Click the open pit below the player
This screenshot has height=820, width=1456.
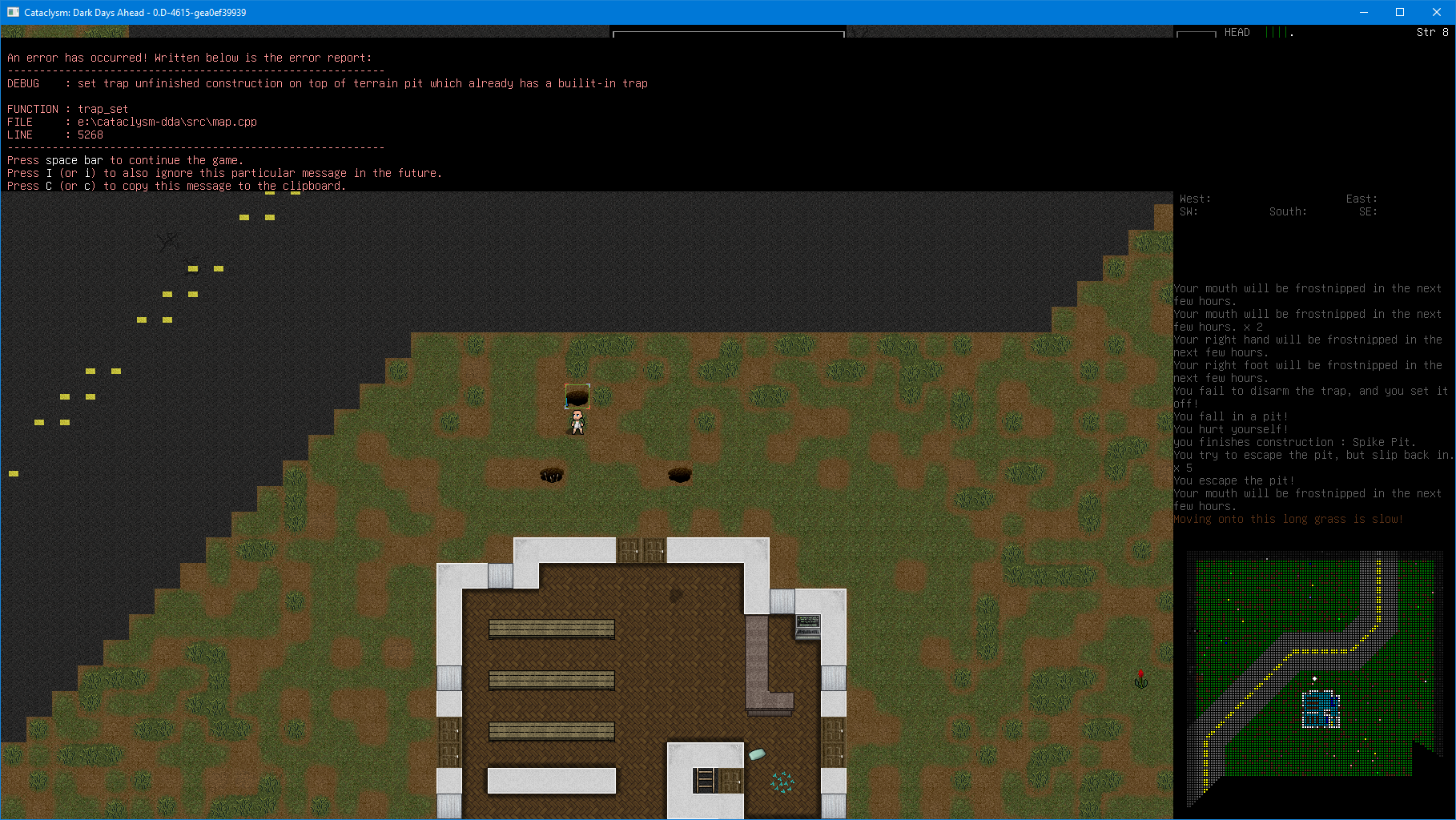point(552,475)
